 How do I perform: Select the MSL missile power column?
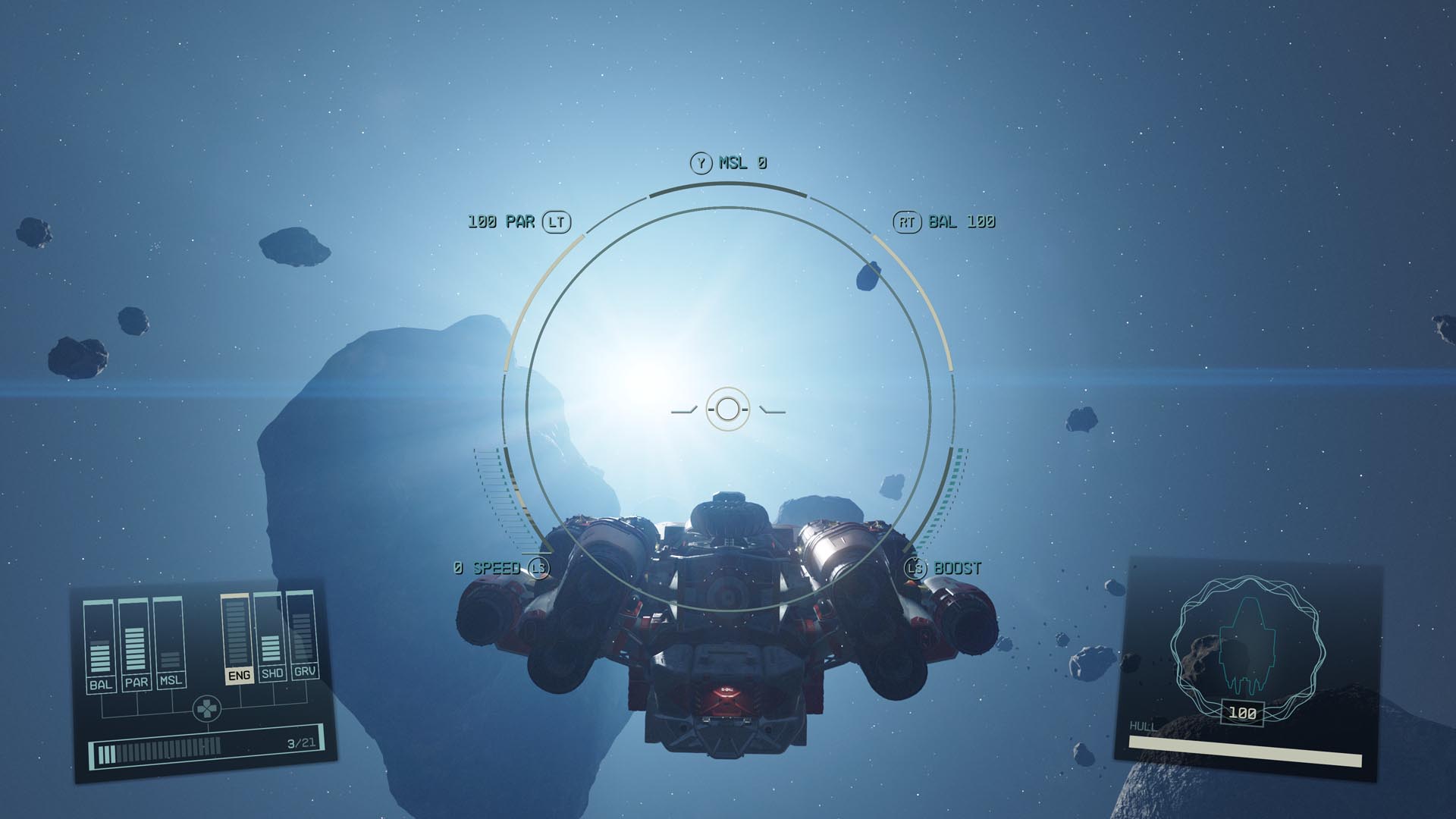click(169, 643)
